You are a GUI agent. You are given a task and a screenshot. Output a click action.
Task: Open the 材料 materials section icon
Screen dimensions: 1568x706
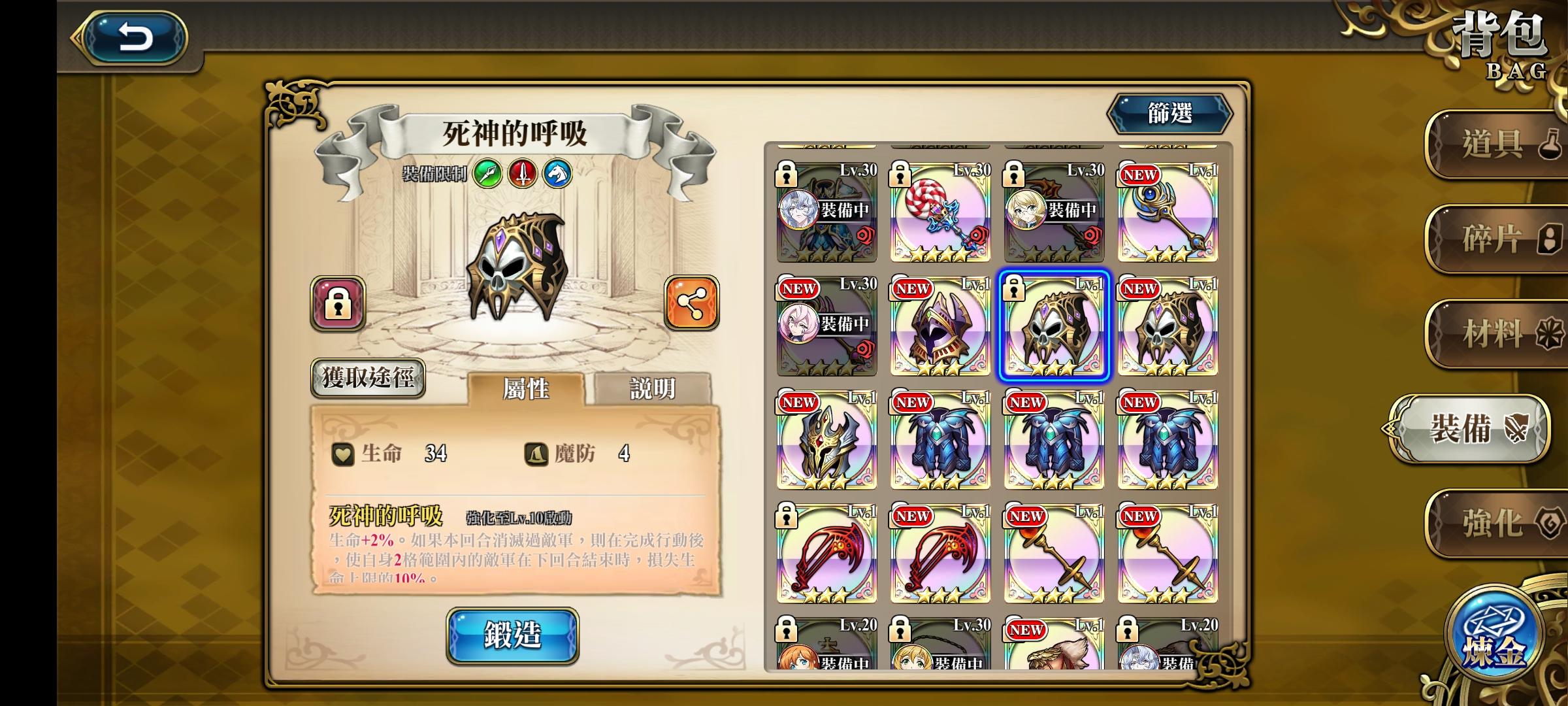click(x=1496, y=333)
